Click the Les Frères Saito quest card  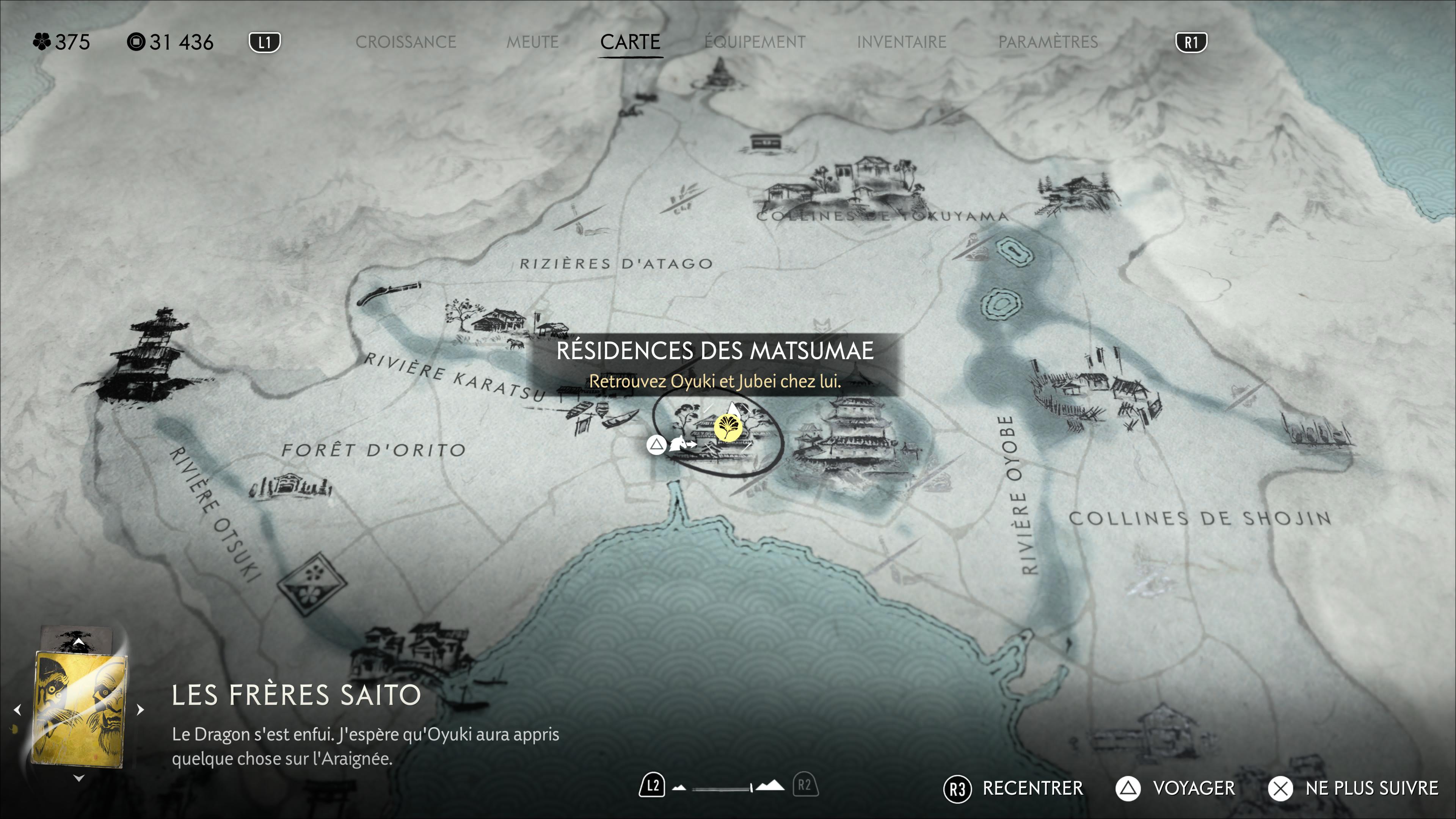pyautogui.click(x=79, y=709)
